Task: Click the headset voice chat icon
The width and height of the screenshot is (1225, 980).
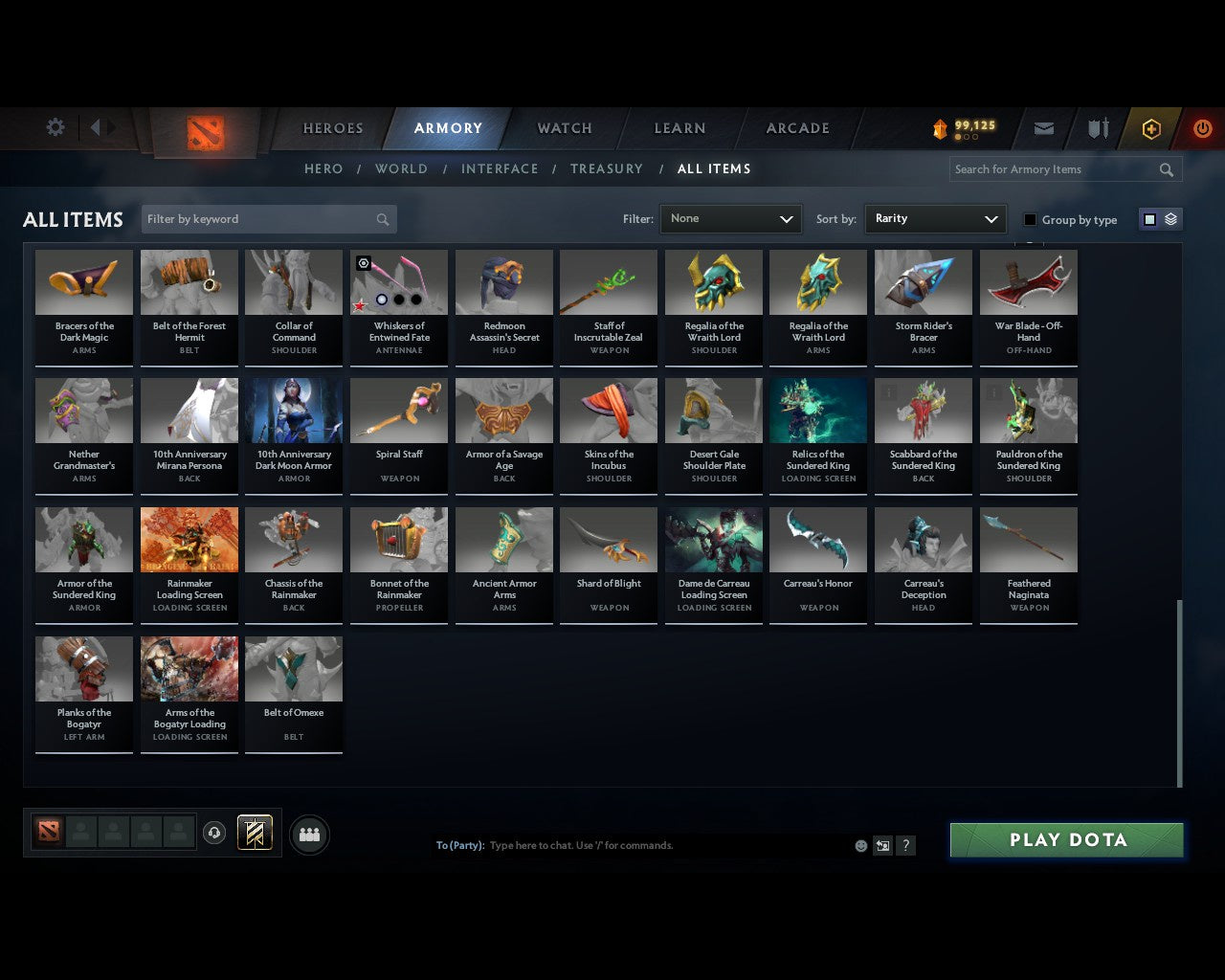Action: (x=214, y=833)
